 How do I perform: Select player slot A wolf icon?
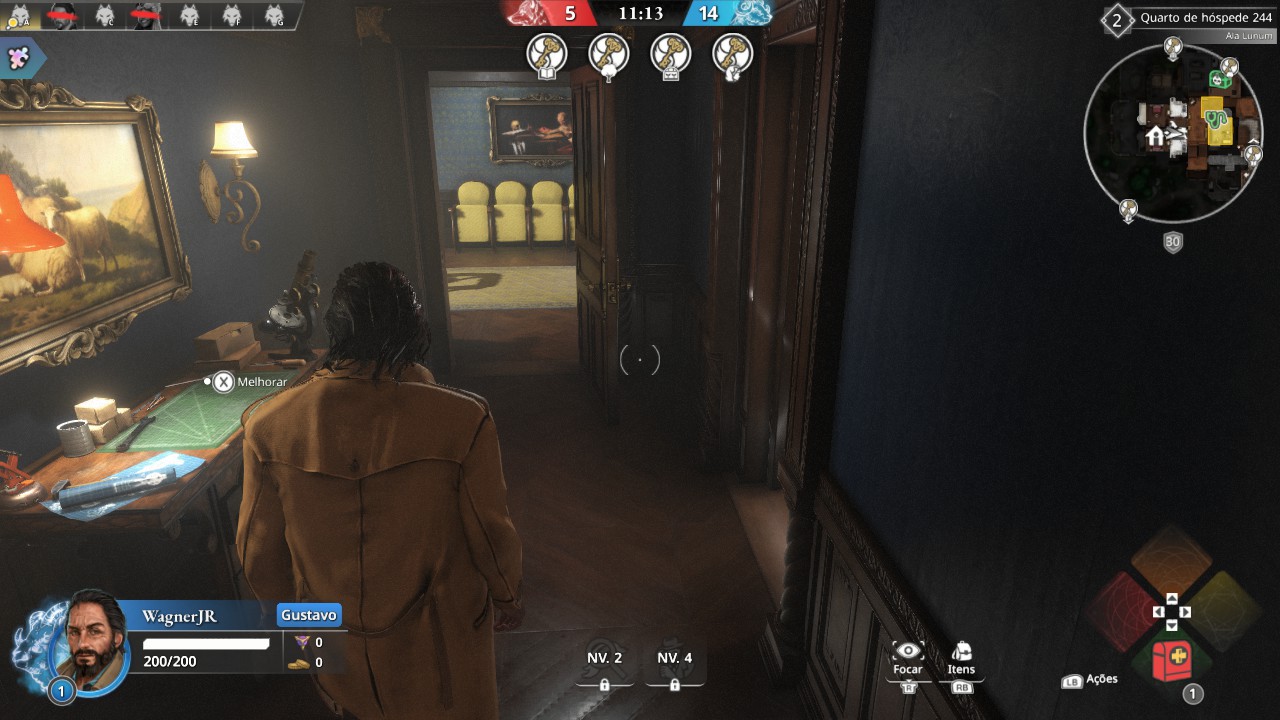click(x=19, y=15)
